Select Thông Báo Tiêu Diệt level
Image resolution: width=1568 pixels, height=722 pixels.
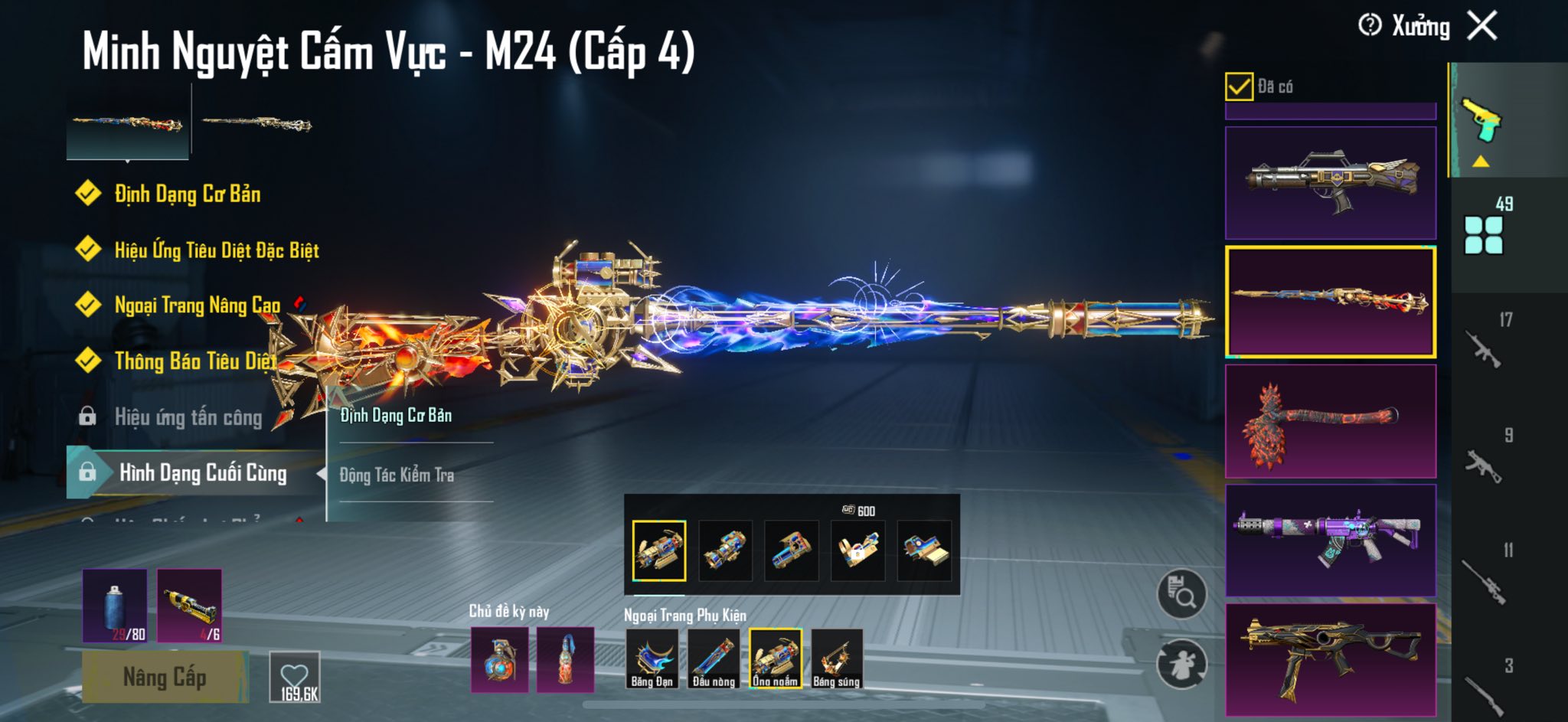[x=194, y=361]
